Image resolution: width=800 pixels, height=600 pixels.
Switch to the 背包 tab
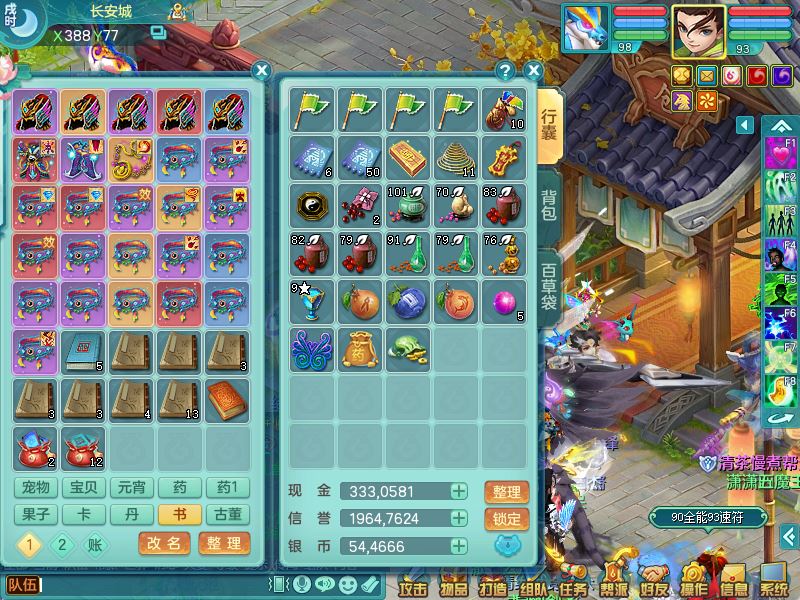pyautogui.click(x=549, y=207)
